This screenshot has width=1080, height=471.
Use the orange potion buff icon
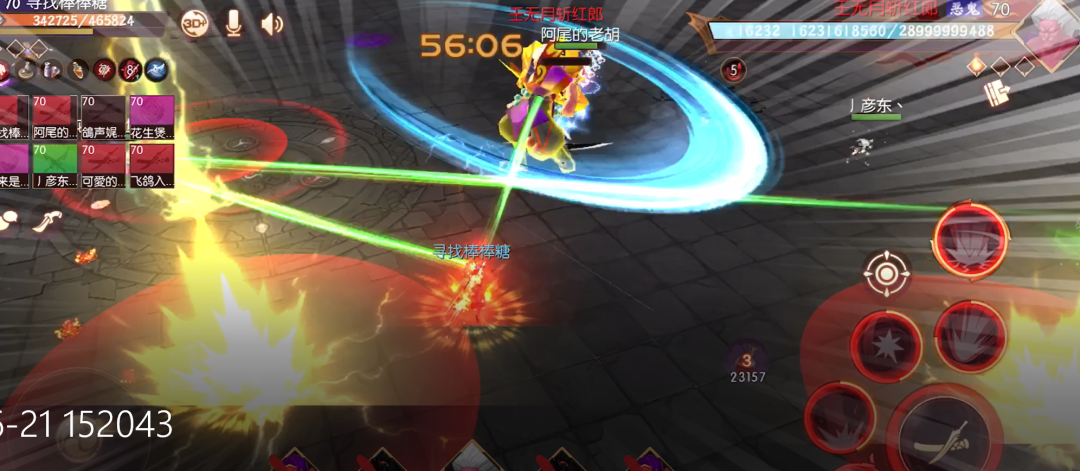click(78, 70)
